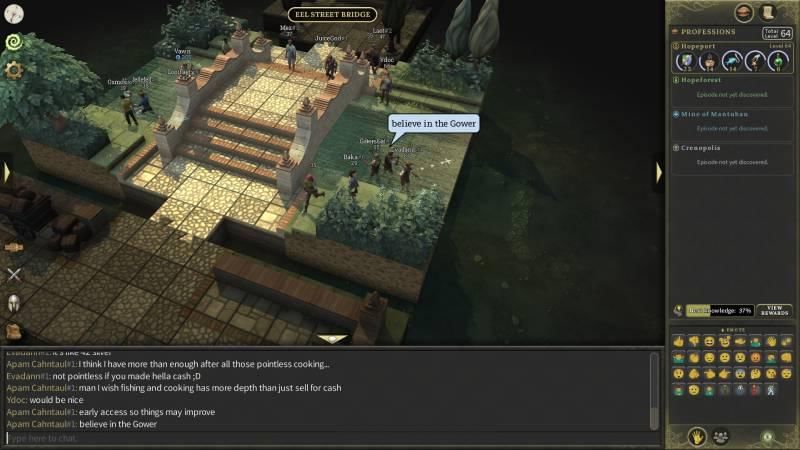Select the helmet equipment icon
Screen dimensions: 800x450
pyautogui.click(x=14, y=302)
